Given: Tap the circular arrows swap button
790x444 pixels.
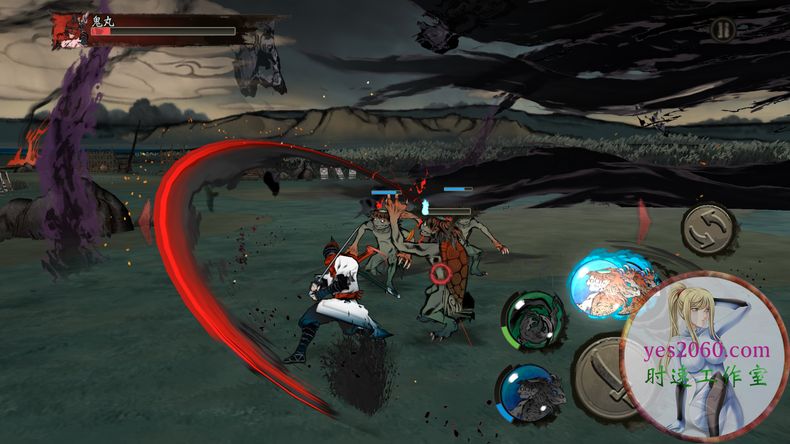Looking at the screenshot, I should point(708,229).
